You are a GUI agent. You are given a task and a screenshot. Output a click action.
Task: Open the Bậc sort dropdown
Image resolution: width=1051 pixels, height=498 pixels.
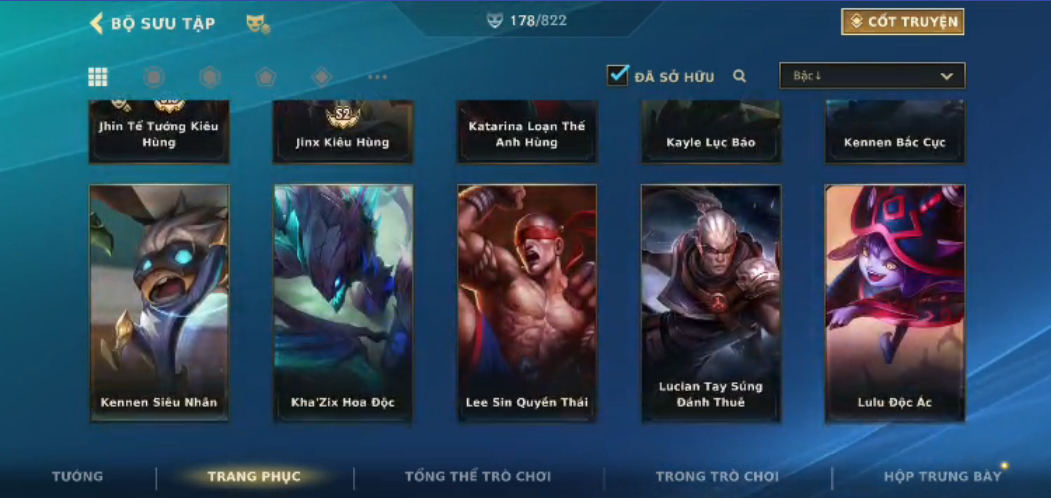coord(872,76)
